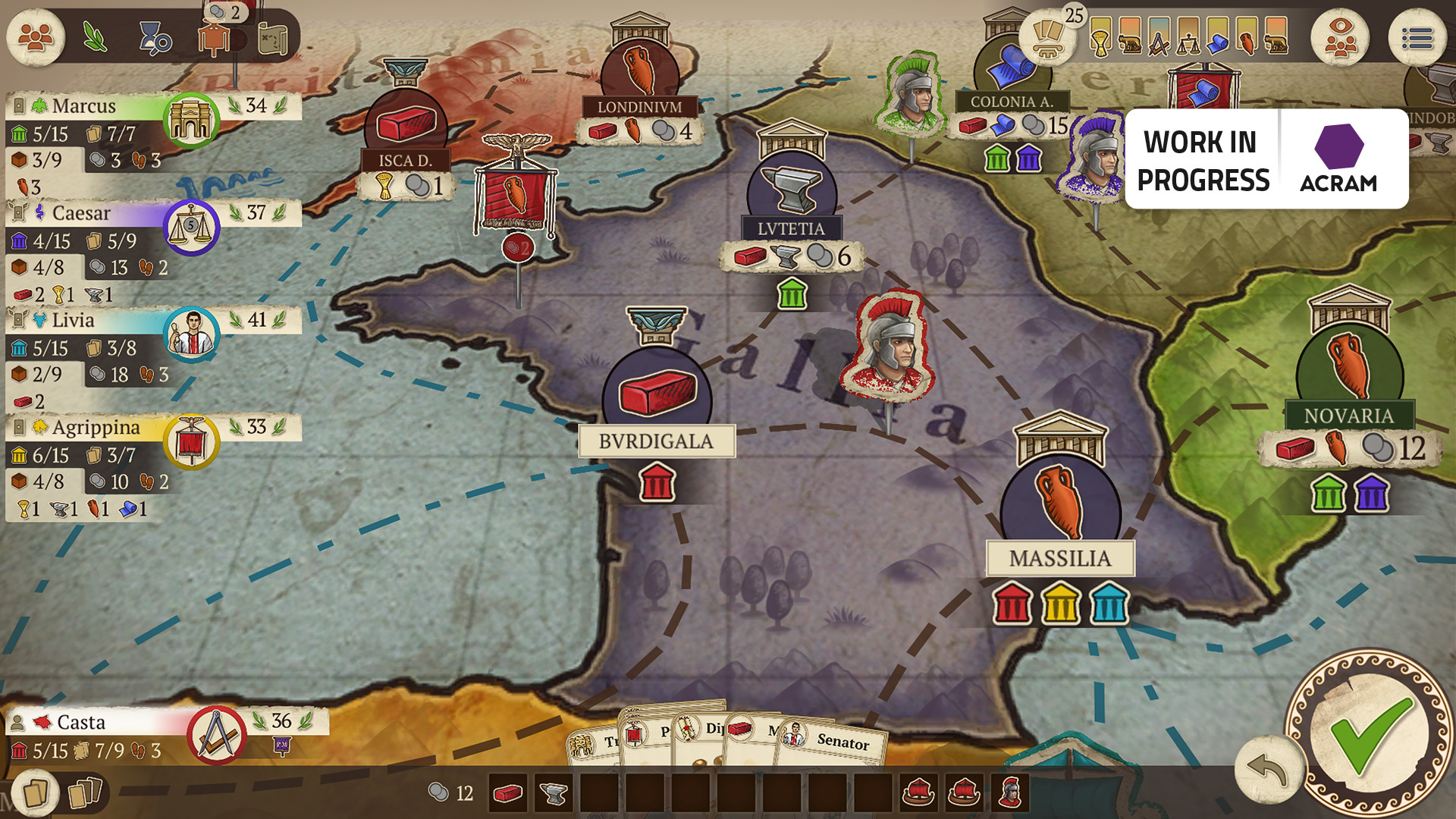Open the hourglass and magnifier history icon

[155, 39]
